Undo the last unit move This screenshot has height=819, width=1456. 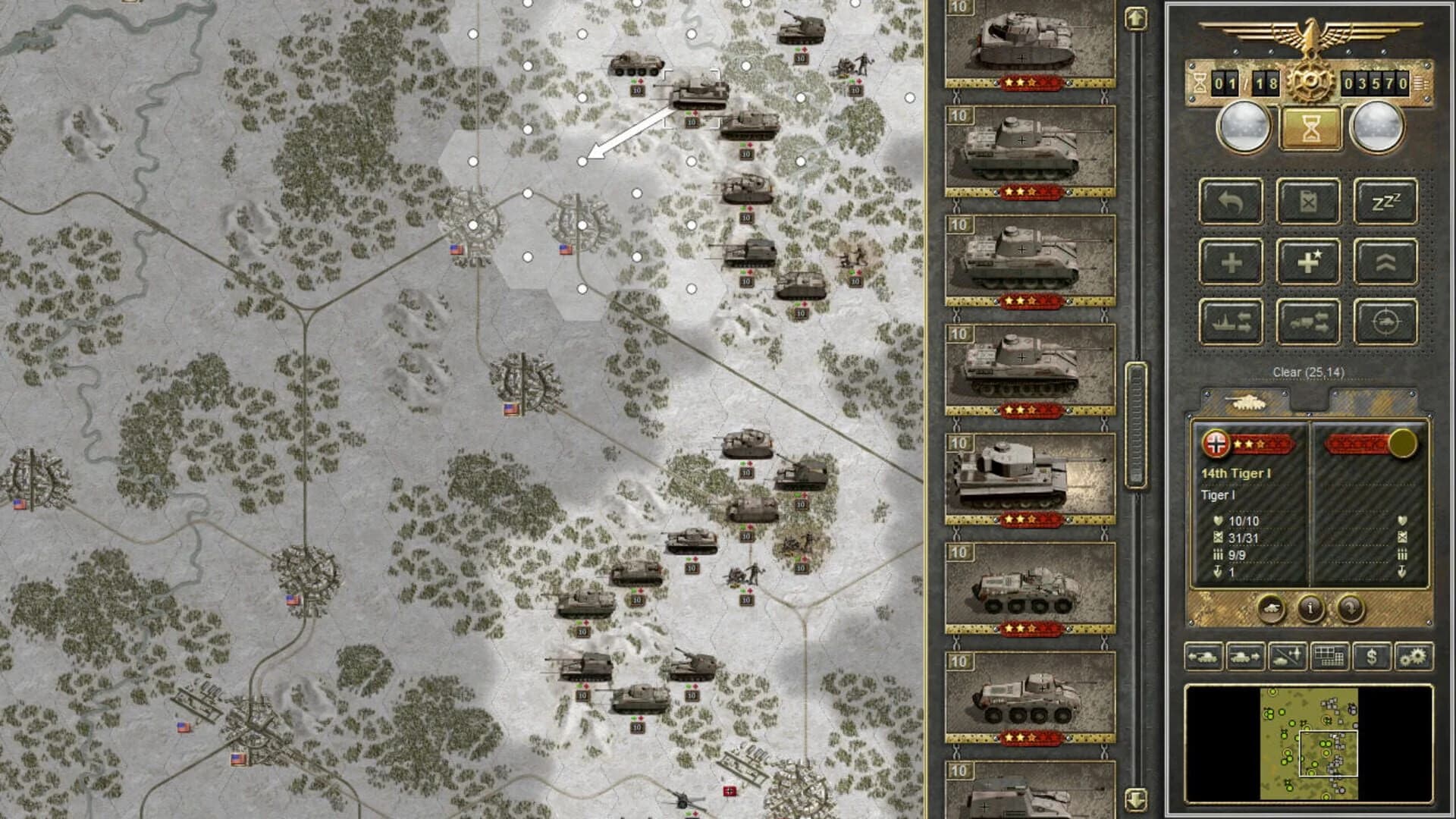[1230, 201]
